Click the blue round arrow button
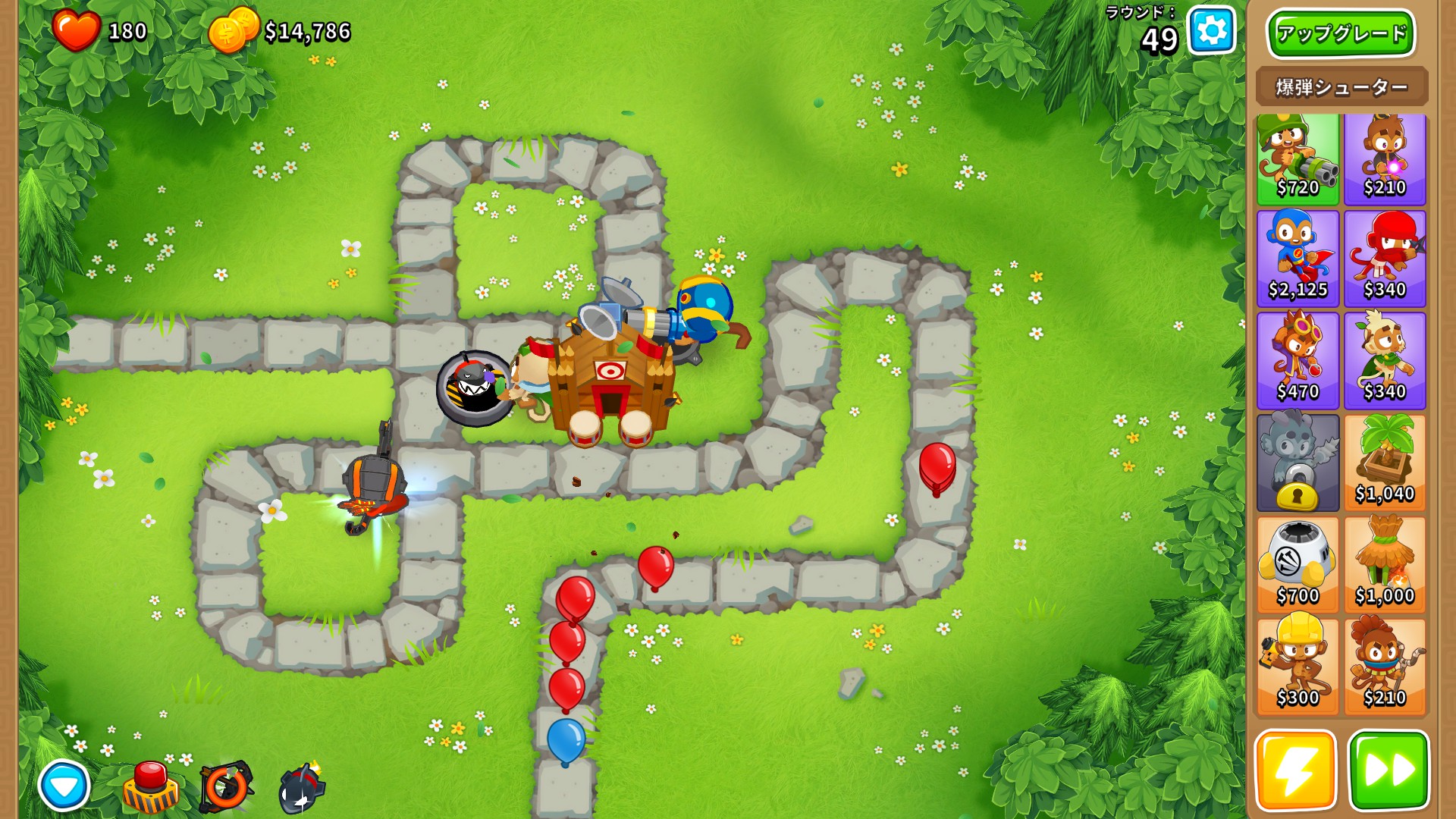The image size is (1456, 819). coord(64,786)
